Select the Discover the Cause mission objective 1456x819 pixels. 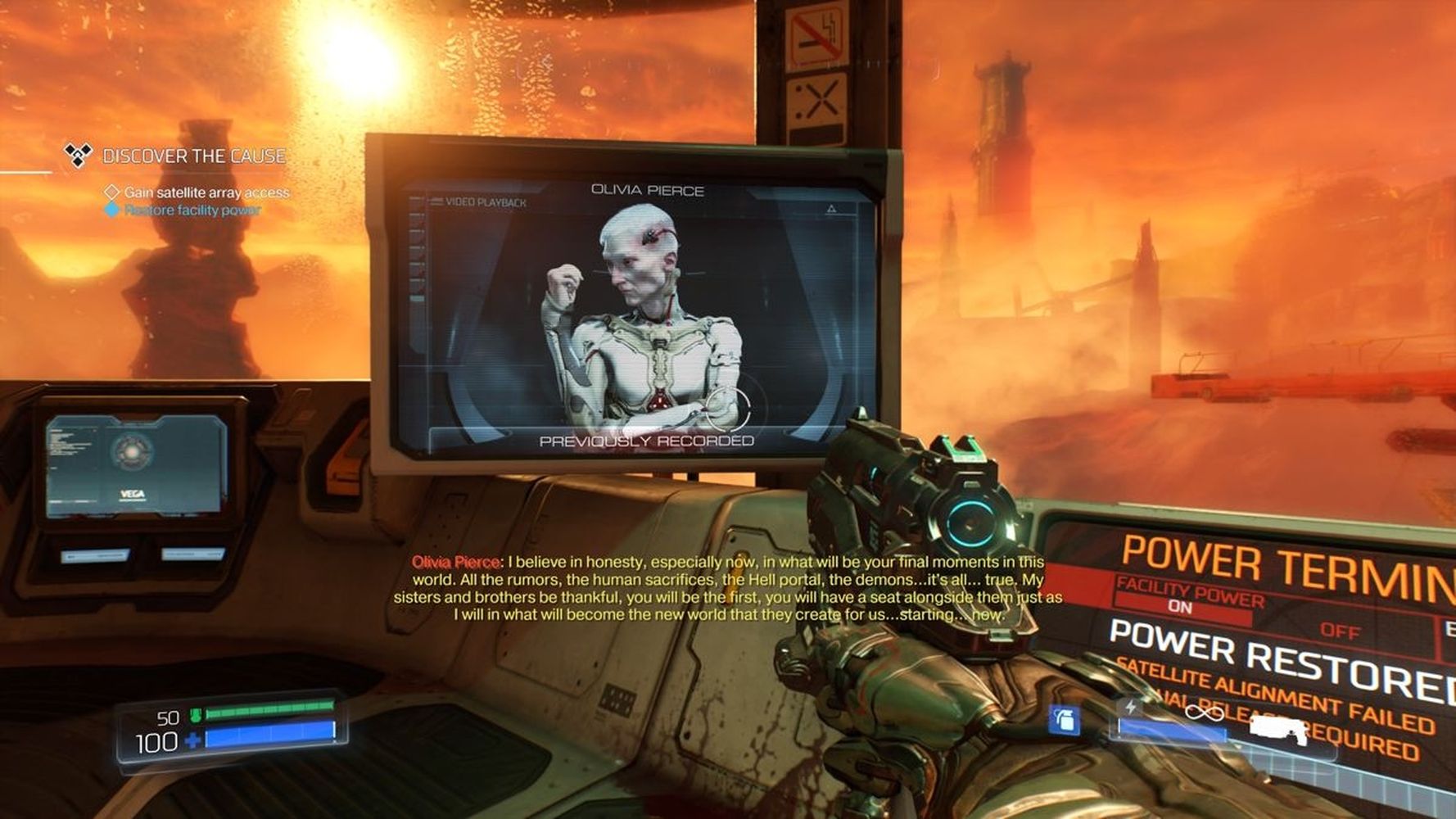coord(193,156)
